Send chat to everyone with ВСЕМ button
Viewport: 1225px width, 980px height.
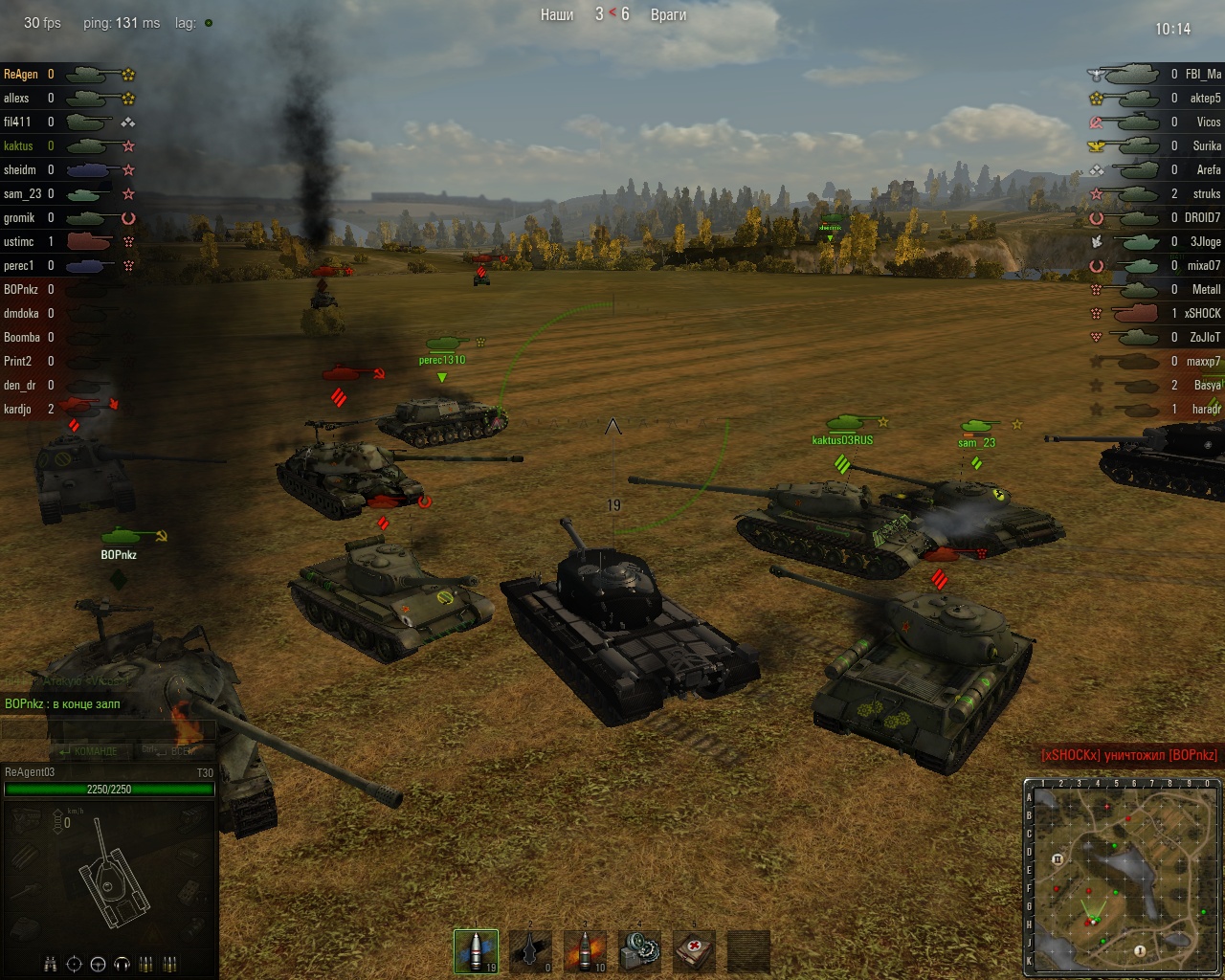click(x=174, y=751)
